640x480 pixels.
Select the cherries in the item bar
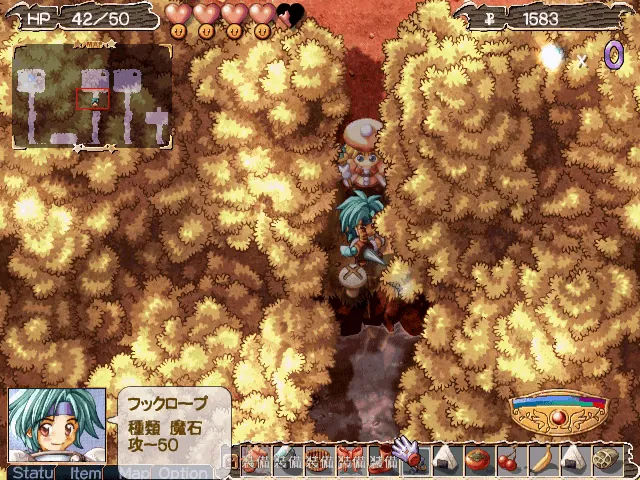coord(508,459)
